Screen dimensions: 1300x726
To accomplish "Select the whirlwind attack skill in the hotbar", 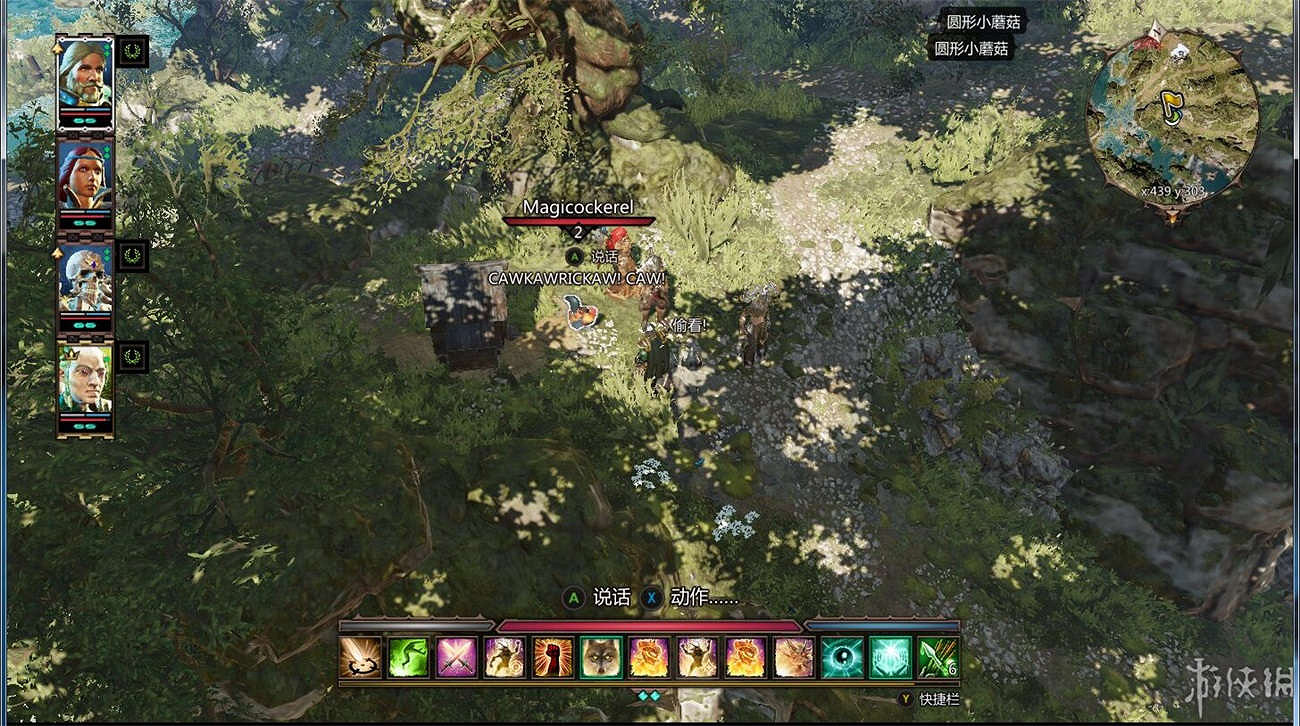I will click(x=360, y=658).
